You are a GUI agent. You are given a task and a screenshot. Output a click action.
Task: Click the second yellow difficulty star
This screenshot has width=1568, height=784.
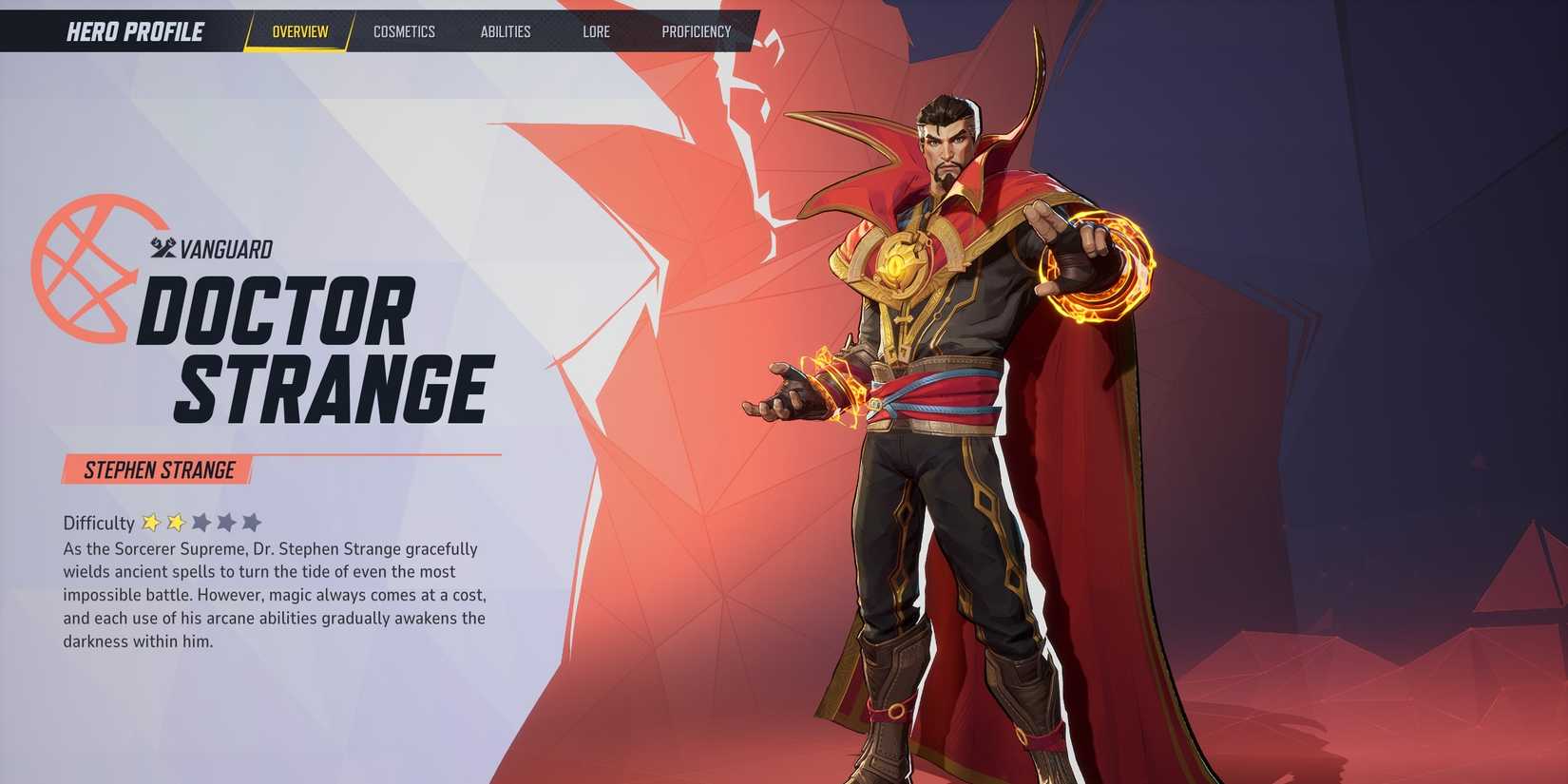click(x=178, y=522)
